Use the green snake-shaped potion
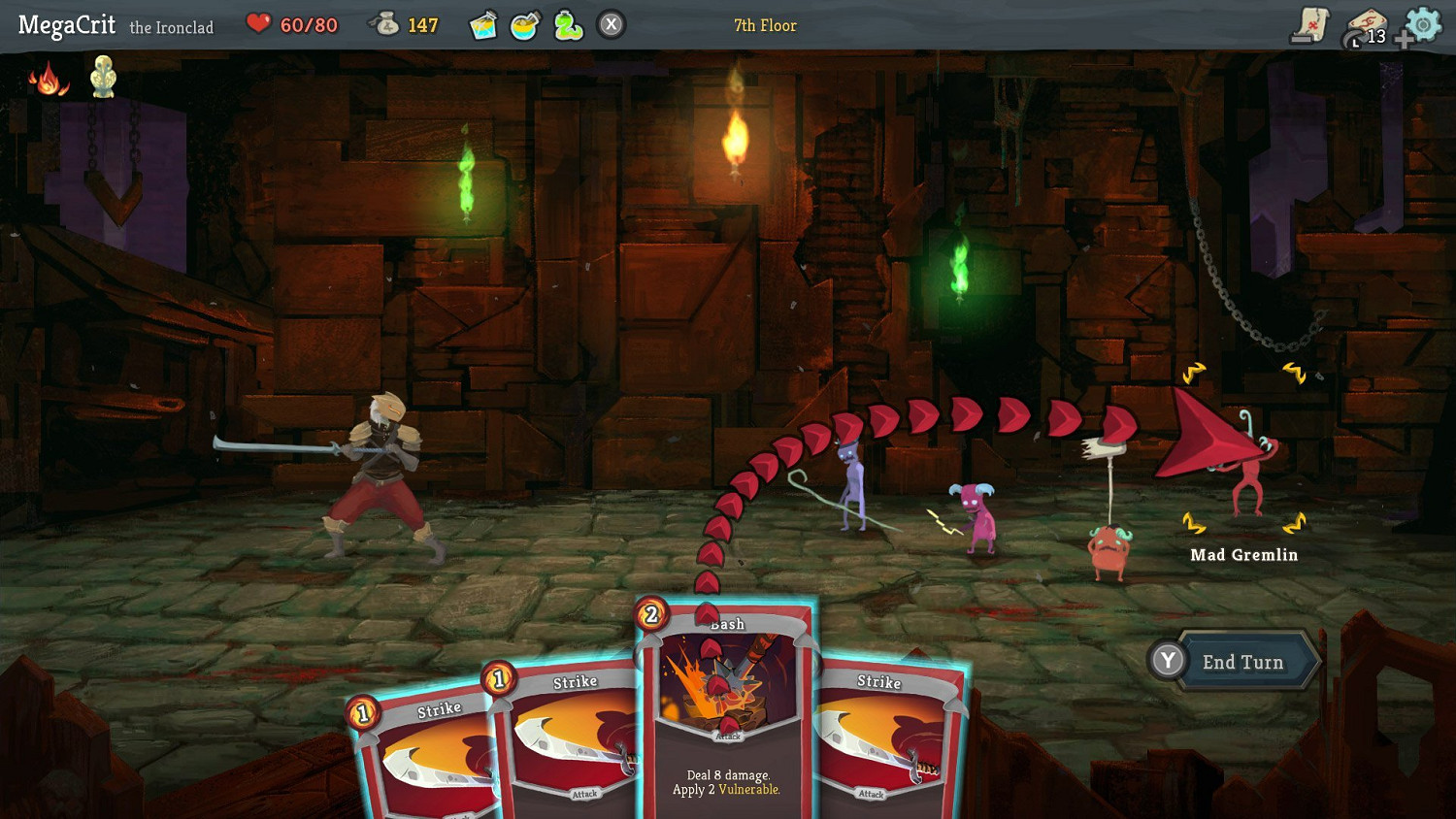The image size is (1456, 819). pos(568,25)
